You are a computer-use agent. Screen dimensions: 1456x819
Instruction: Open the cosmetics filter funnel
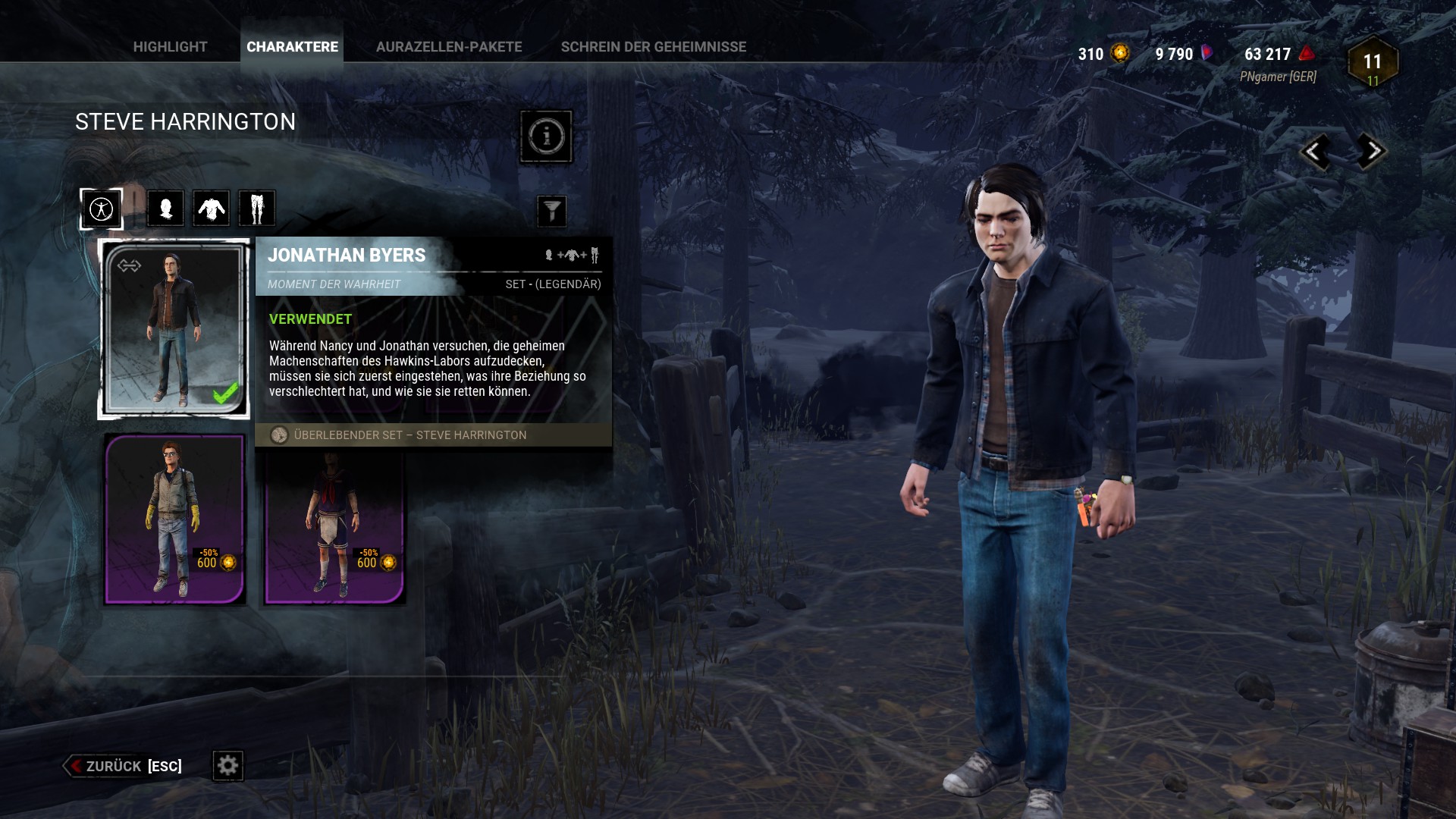pyautogui.click(x=551, y=211)
